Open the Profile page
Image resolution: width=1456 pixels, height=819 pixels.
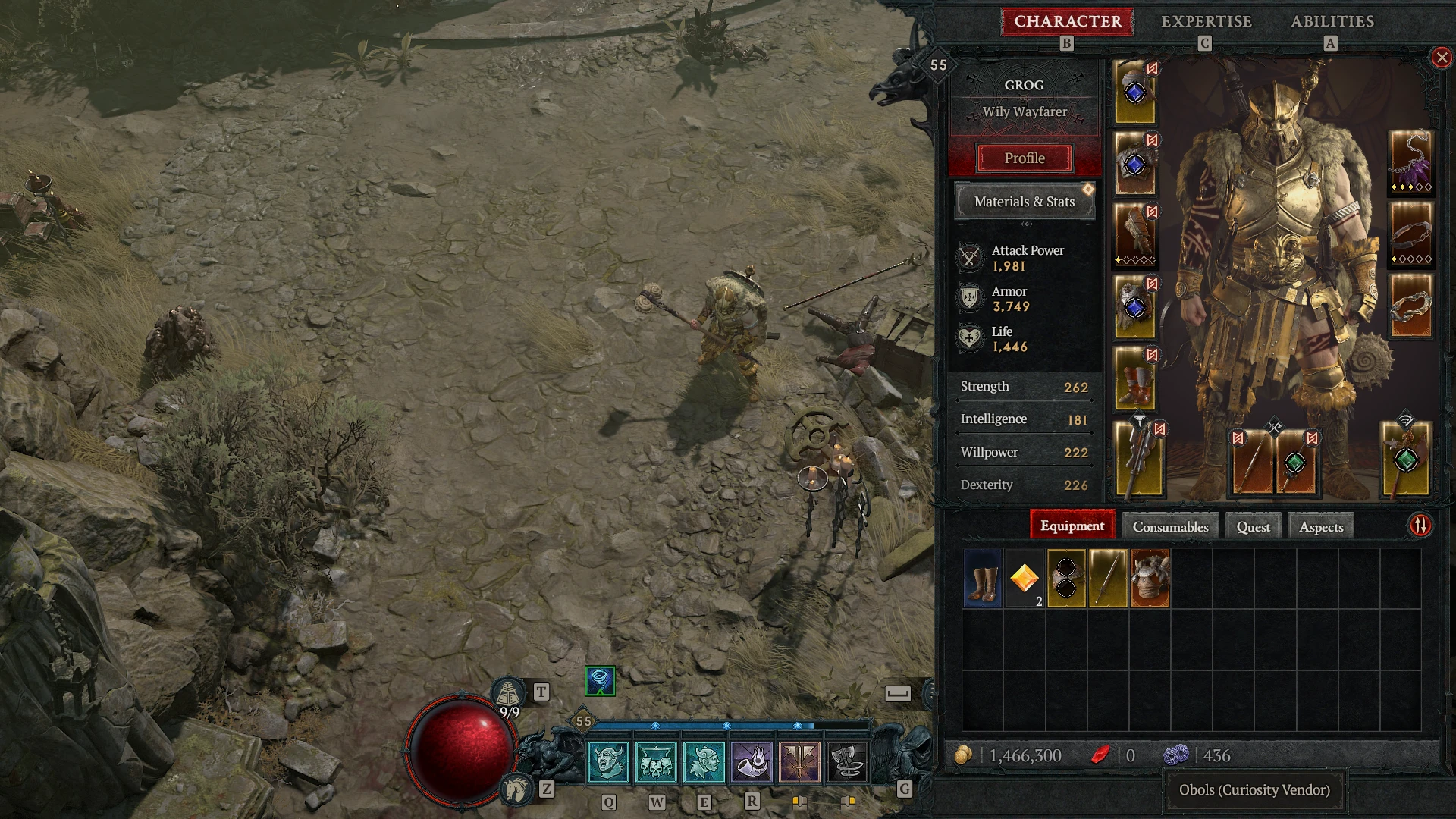pyautogui.click(x=1025, y=158)
